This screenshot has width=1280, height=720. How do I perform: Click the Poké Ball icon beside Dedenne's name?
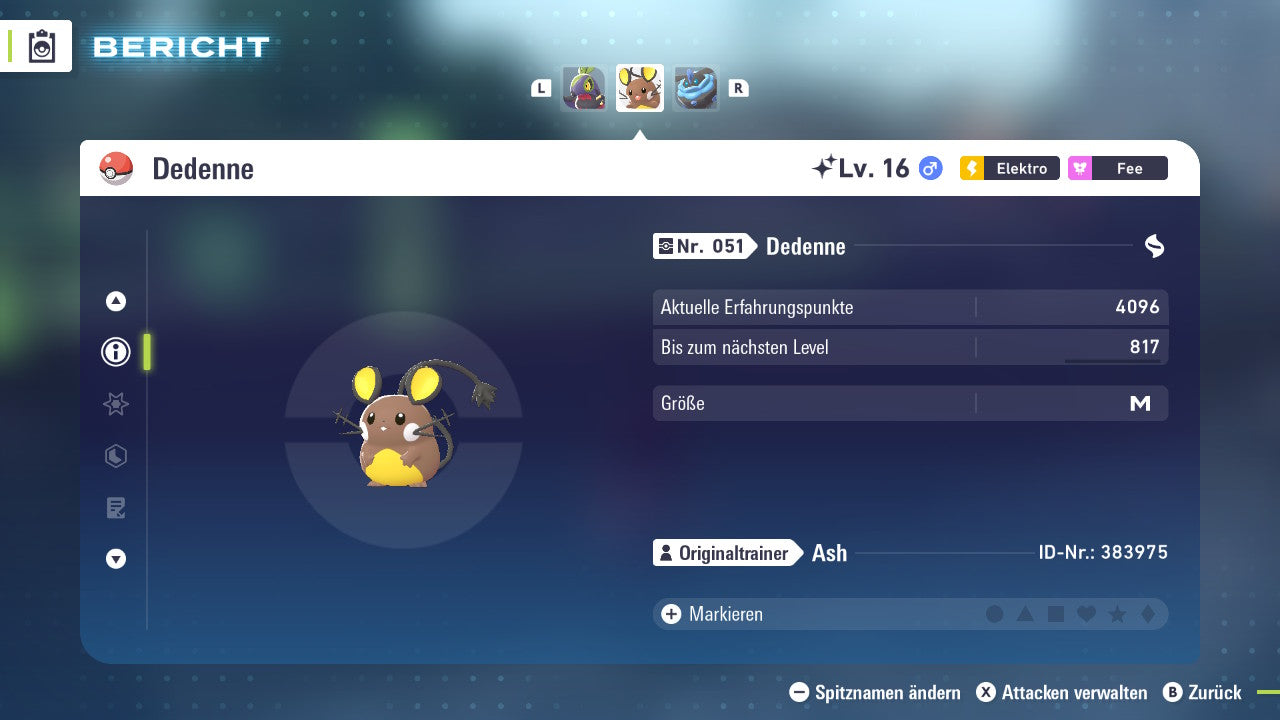click(x=116, y=168)
